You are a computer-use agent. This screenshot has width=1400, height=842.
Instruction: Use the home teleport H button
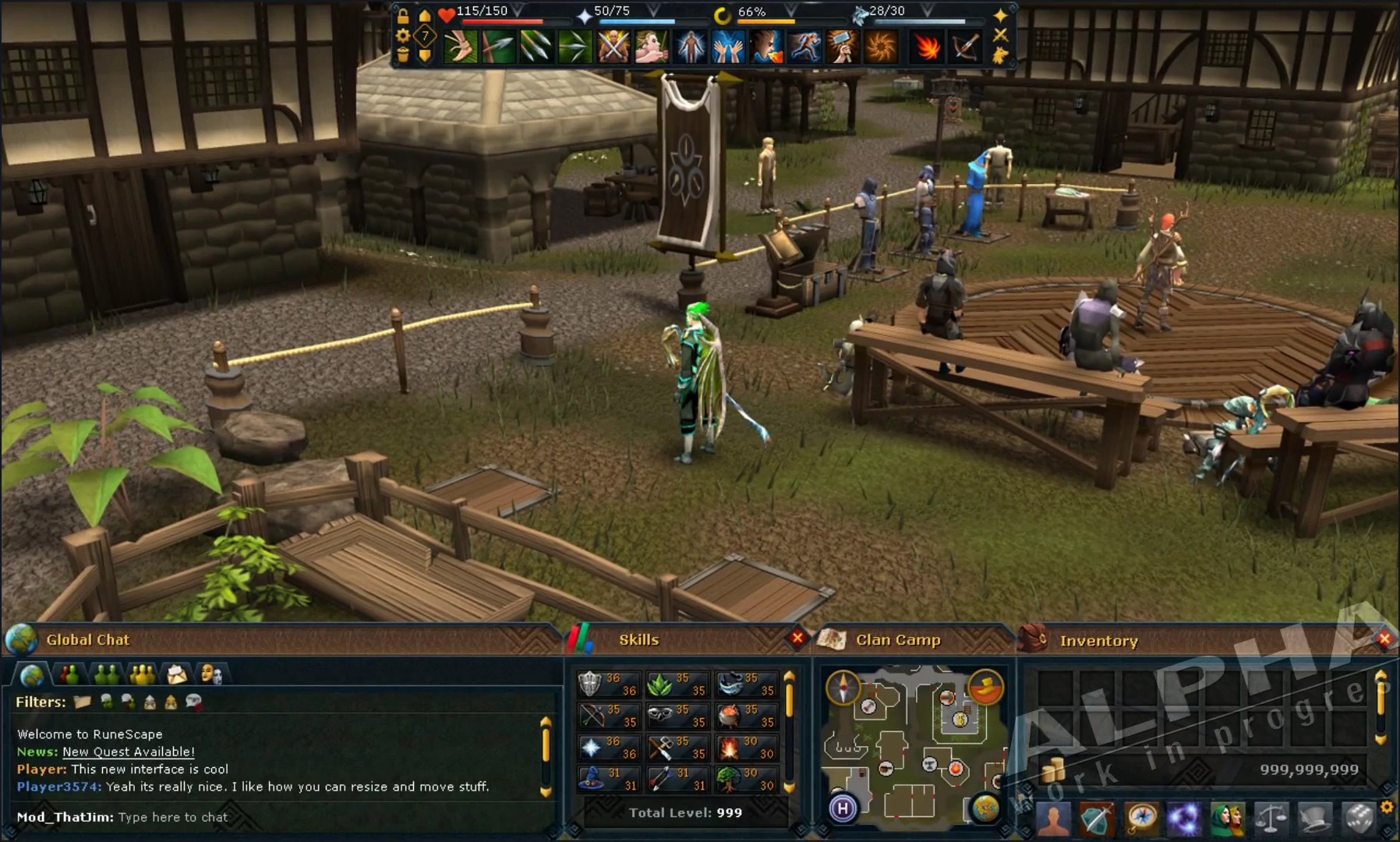coord(843,808)
